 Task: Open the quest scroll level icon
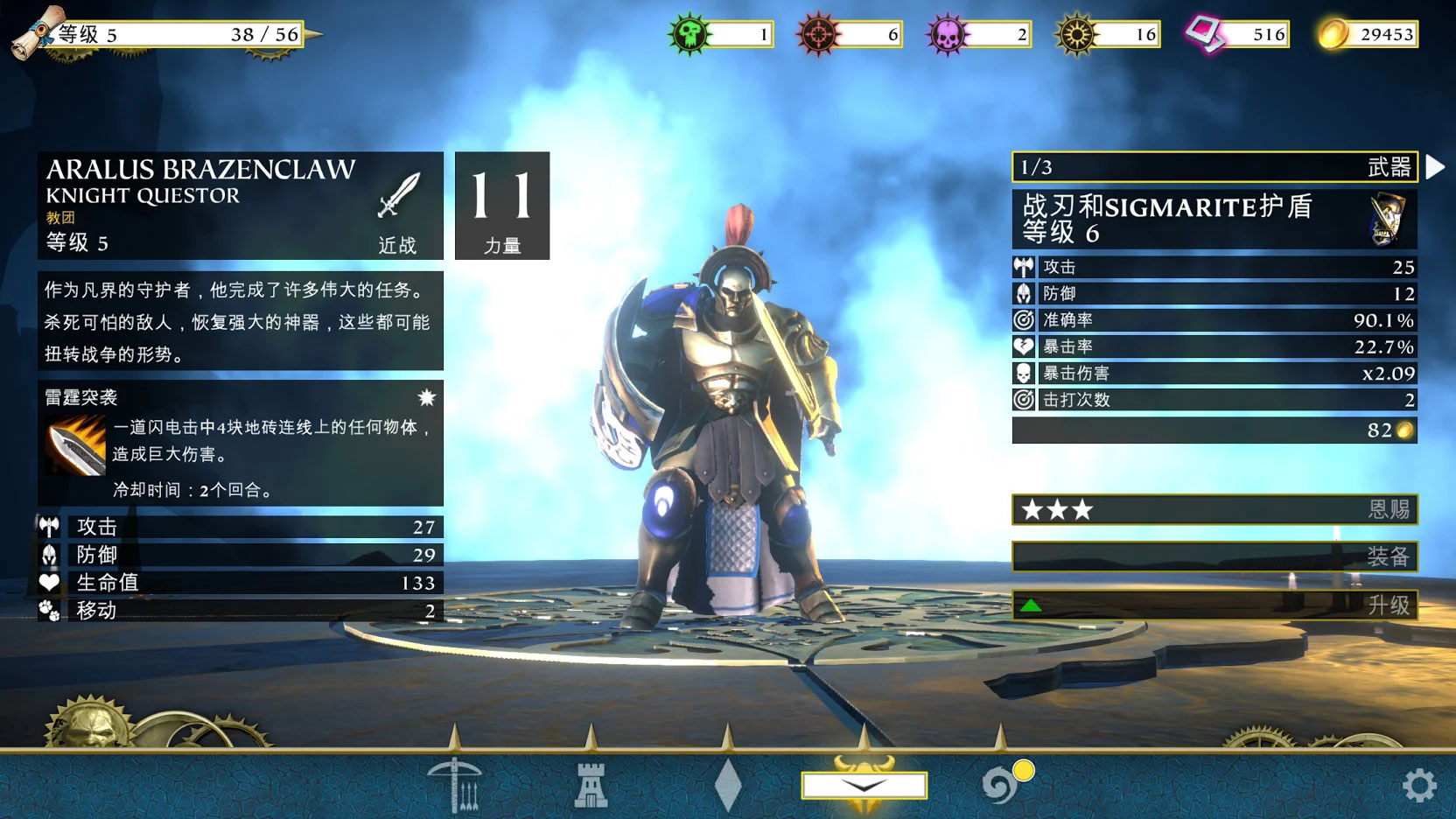(x=38, y=31)
